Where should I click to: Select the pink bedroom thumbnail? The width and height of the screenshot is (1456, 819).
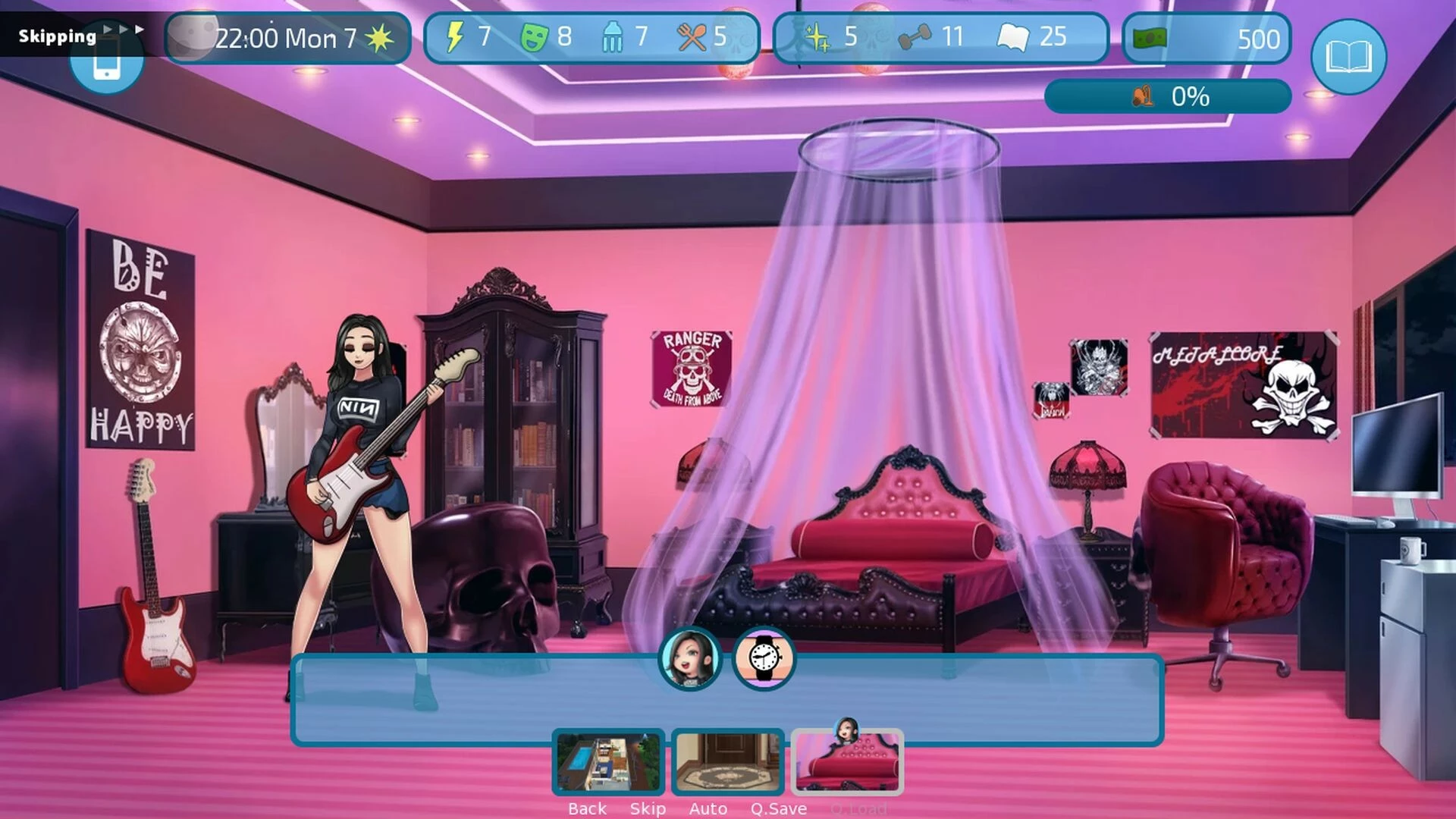point(847,762)
